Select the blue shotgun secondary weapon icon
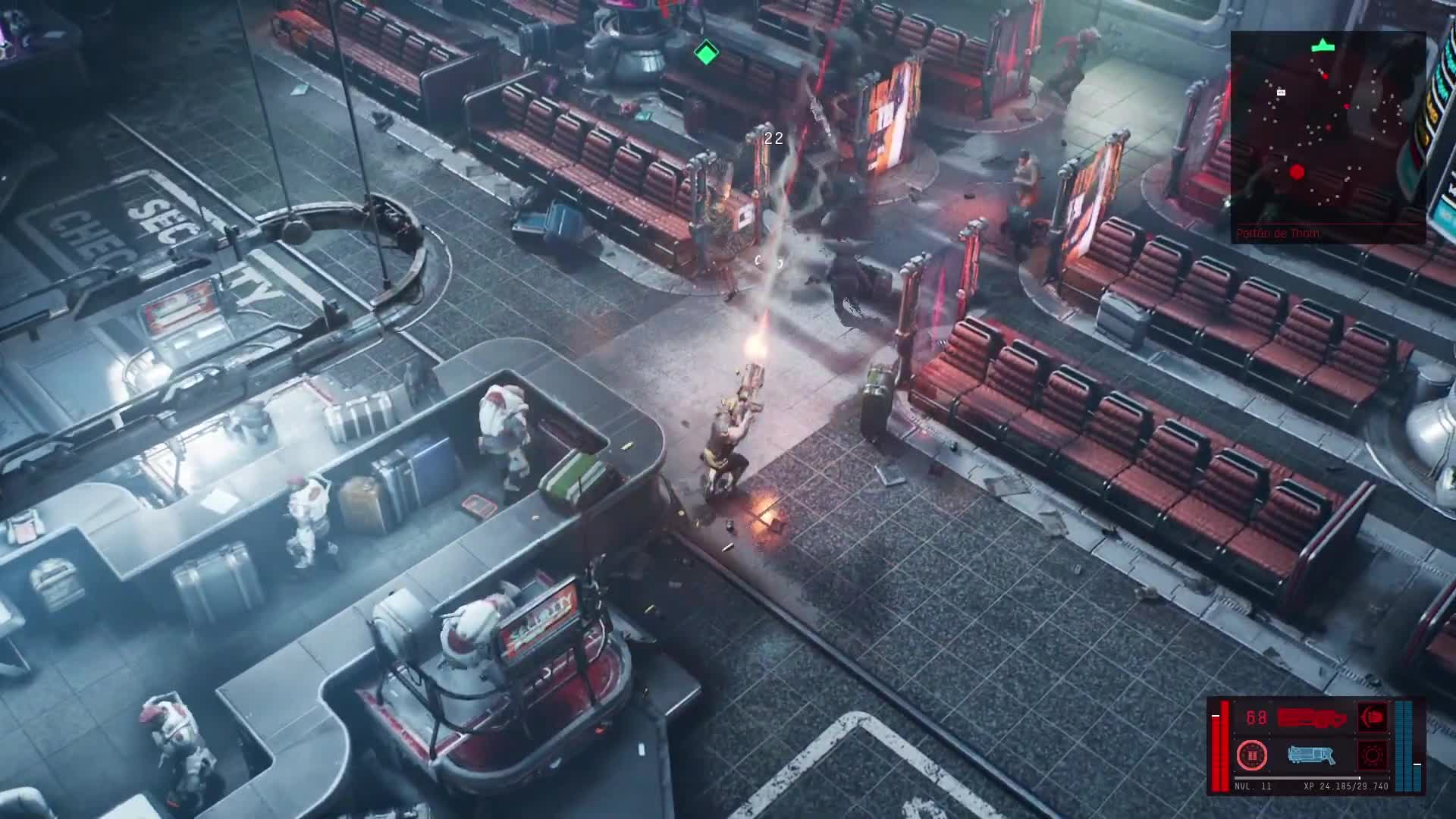 [1311, 755]
